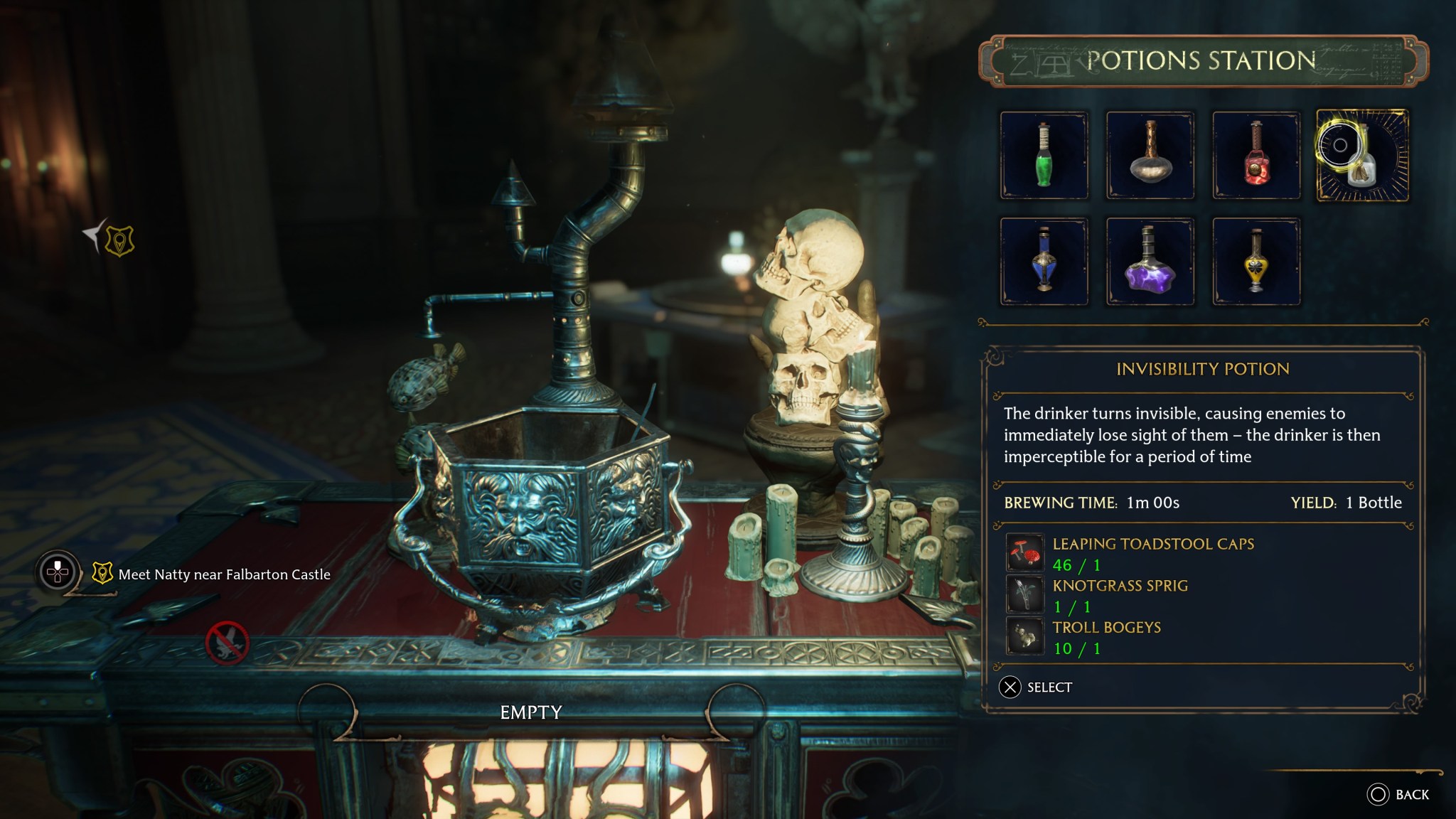Pick the purple Thunderbrew potion icon
The height and width of the screenshot is (819, 1456).
[x=1150, y=261]
